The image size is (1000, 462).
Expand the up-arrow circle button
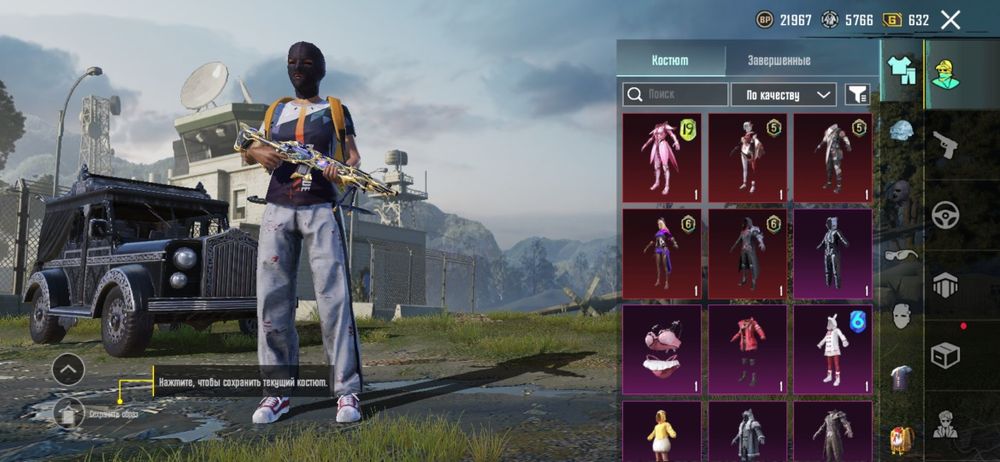[68, 370]
